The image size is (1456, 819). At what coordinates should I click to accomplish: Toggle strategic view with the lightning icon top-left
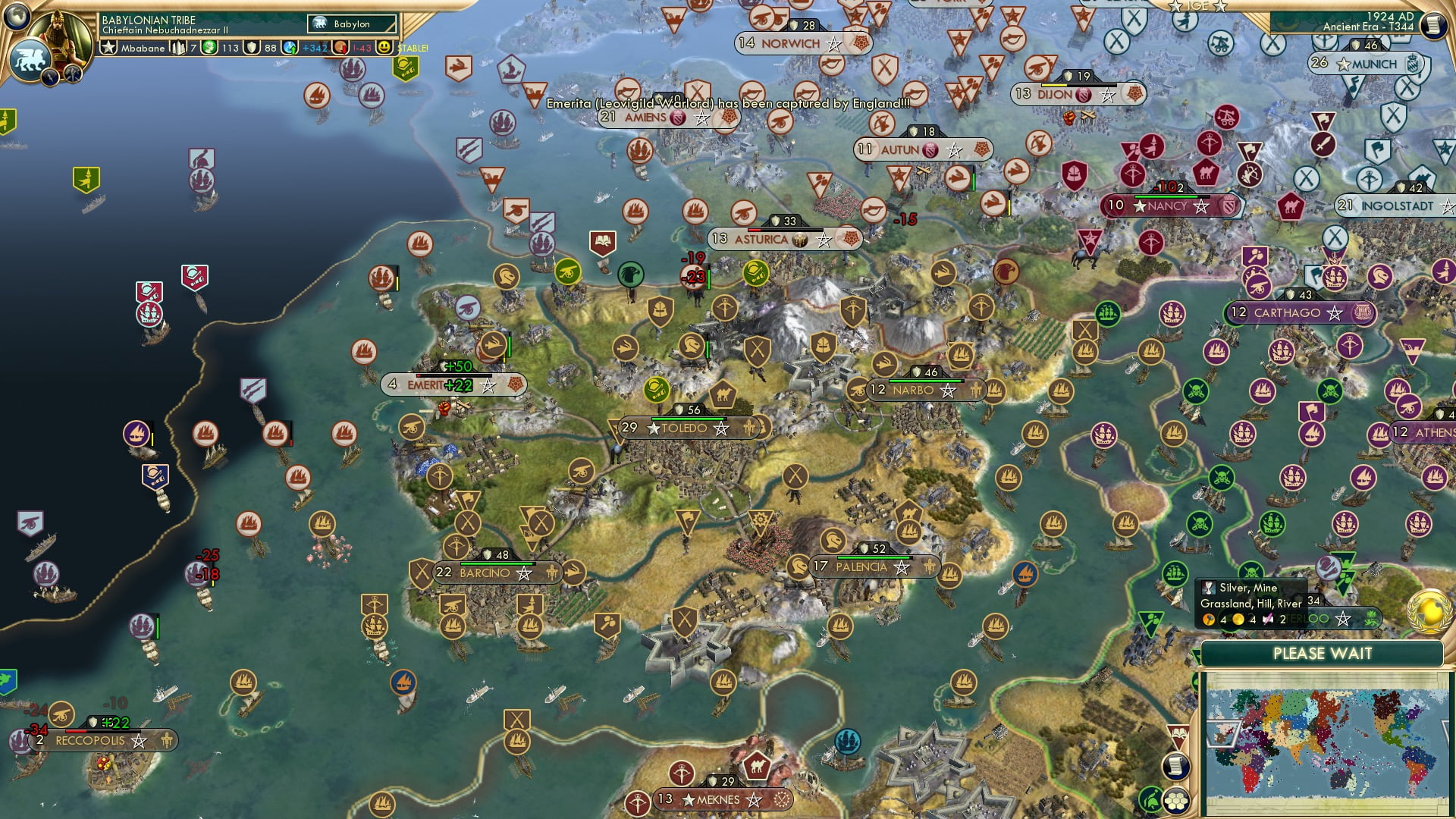(x=49, y=76)
